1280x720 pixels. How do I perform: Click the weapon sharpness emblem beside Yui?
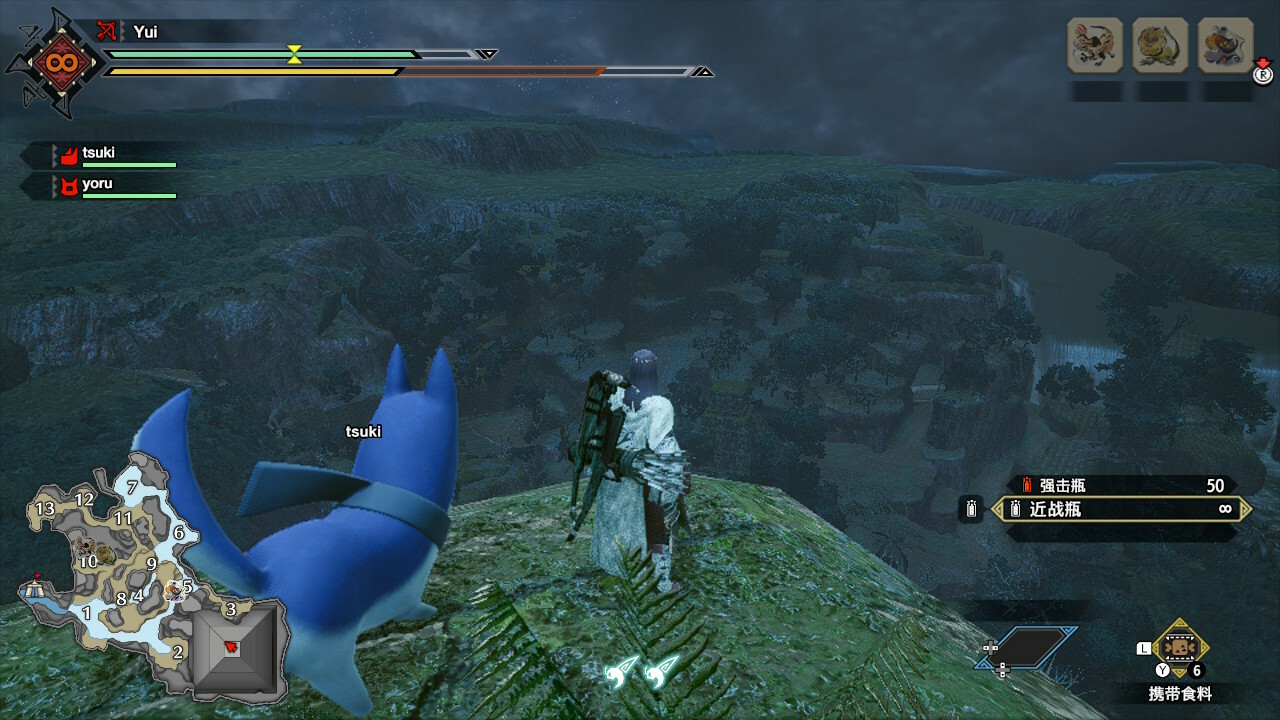pos(53,62)
